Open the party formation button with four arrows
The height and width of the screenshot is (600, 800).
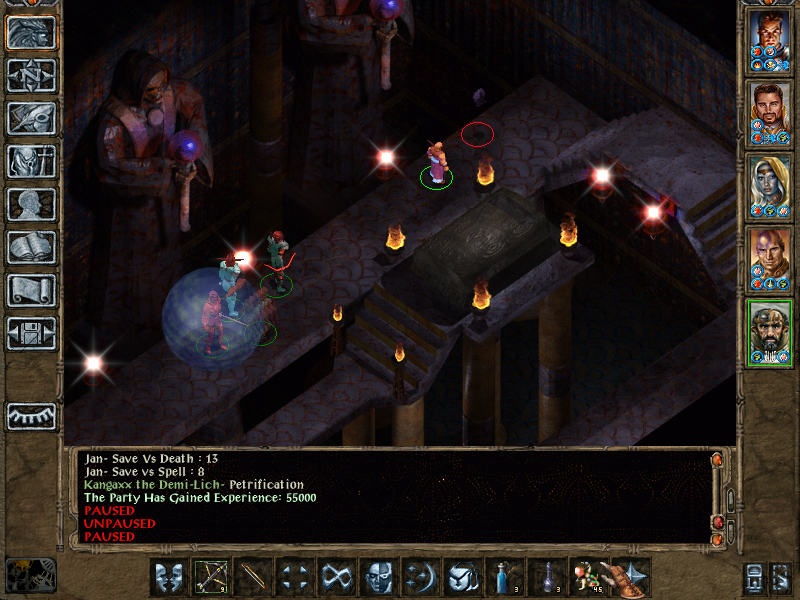pyautogui.click(x=295, y=577)
